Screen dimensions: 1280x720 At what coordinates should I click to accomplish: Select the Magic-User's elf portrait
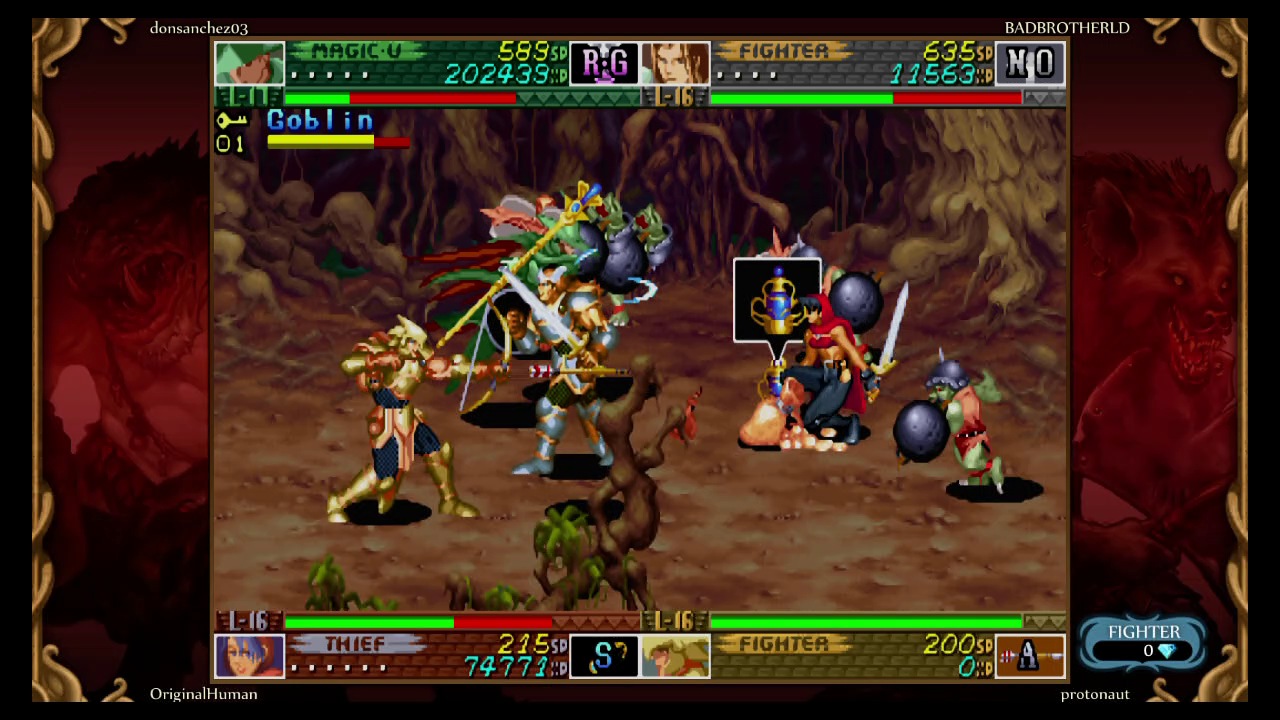pos(248,63)
